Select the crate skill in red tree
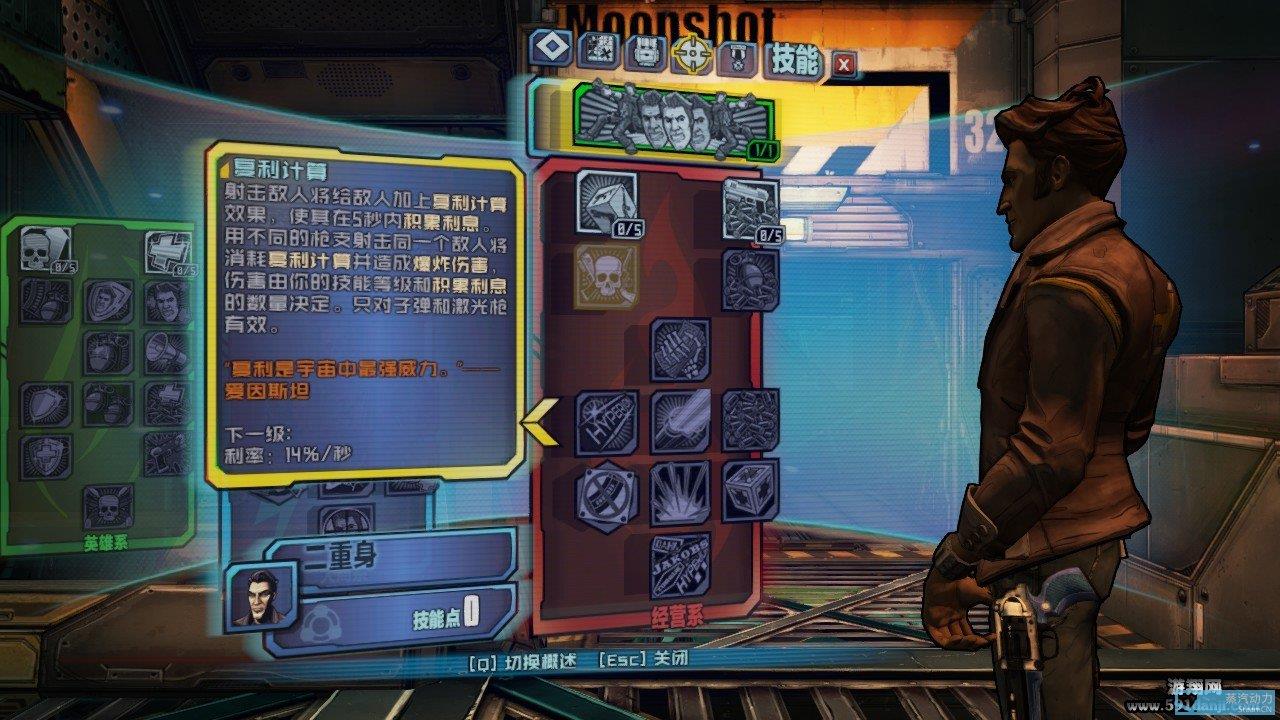Viewport: 1280px width, 720px height. (x=751, y=490)
